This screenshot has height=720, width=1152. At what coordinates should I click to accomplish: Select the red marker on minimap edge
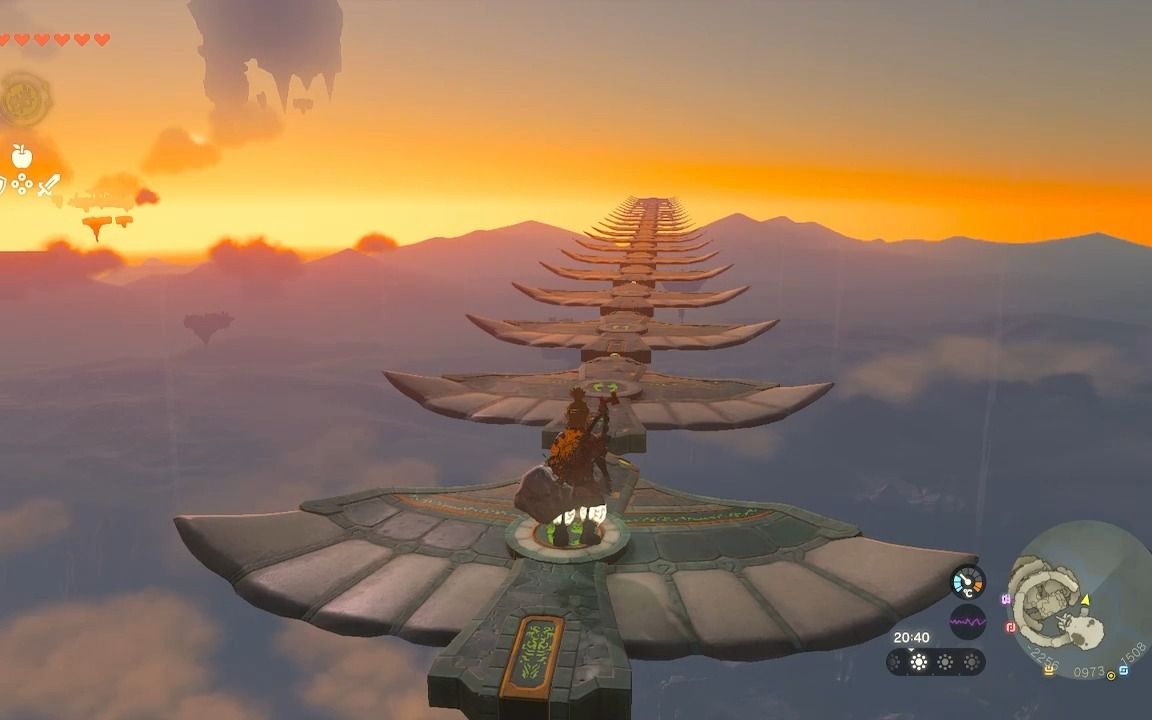pos(1010,627)
